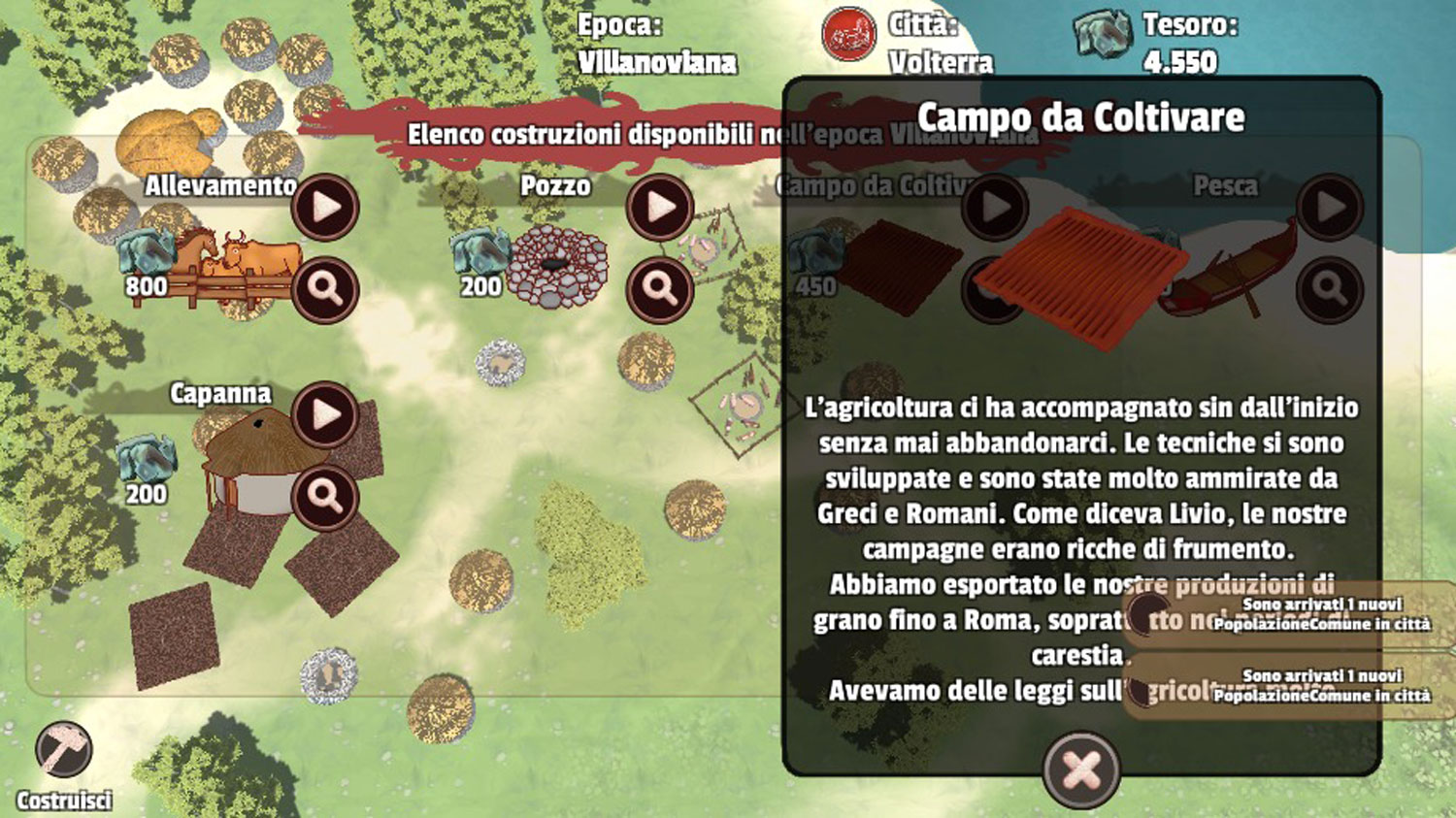The width and height of the screenshot is (1456, 818).
Task: Open the Costruisci hammer menu
Action: pyautogui.click(x=64, y=750)
